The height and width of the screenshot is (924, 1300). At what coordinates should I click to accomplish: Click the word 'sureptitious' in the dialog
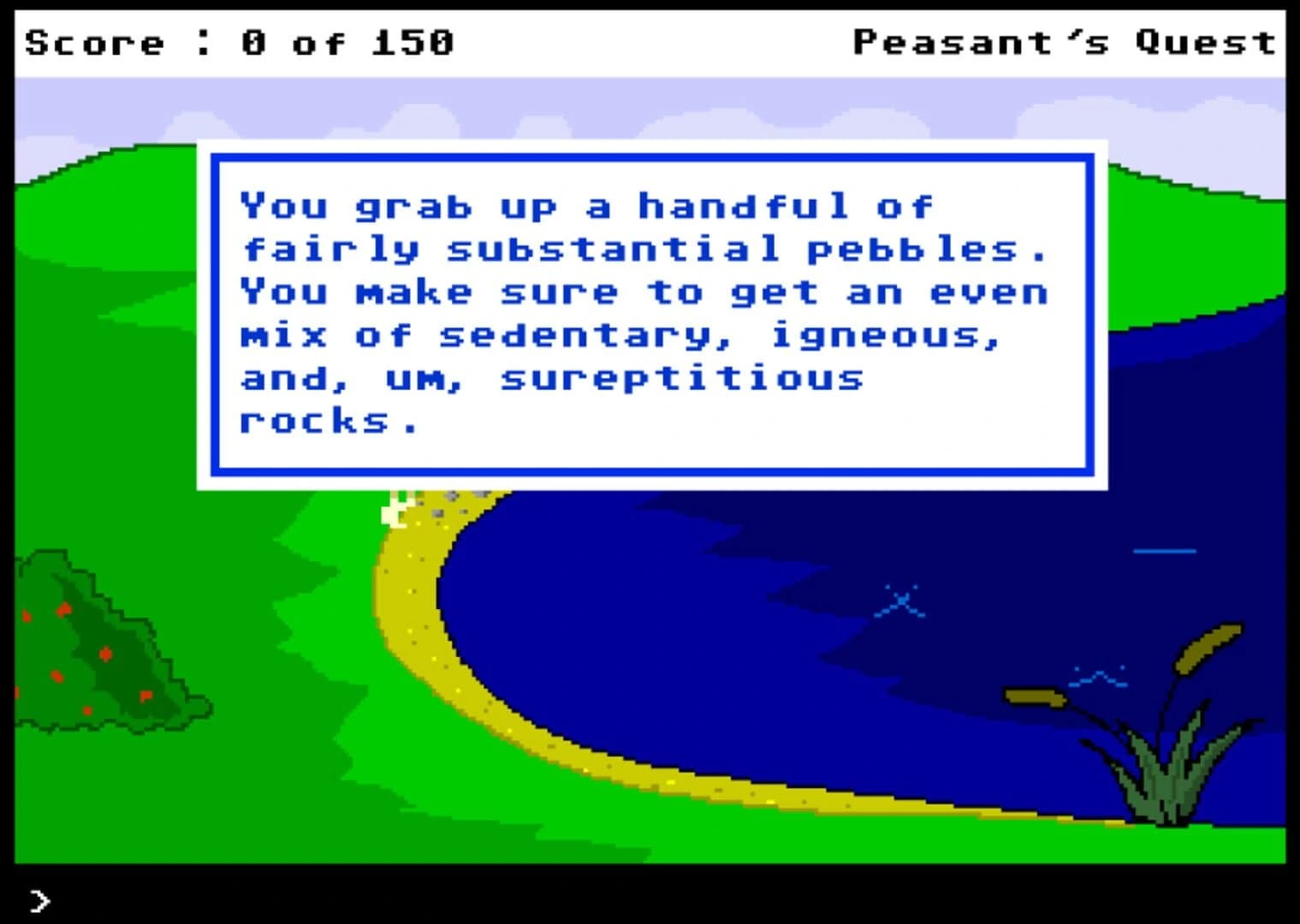click(x=680, y=377)
